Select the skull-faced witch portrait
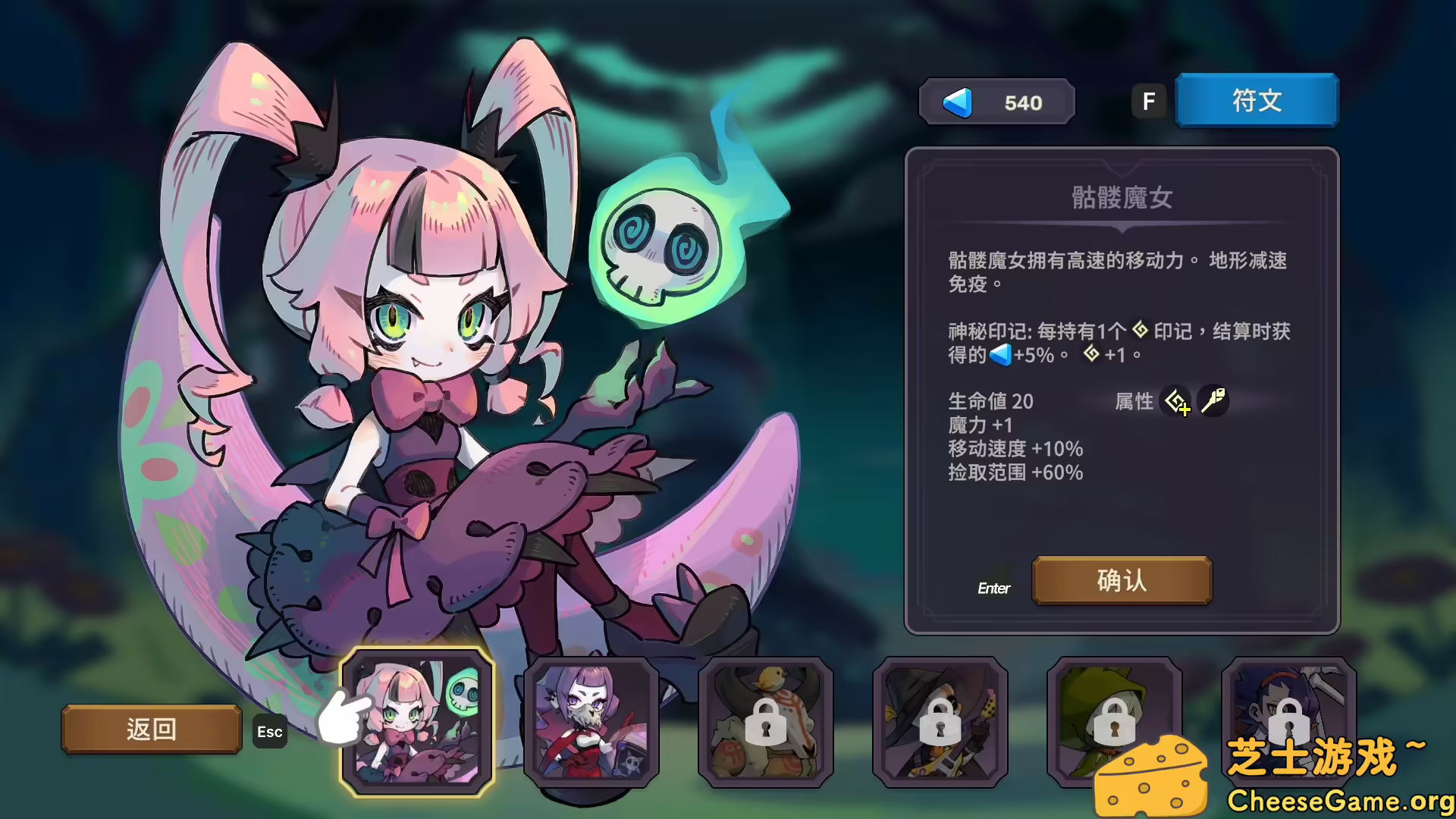The height and width of the screenshot is (819, 1456). point(592,724)
